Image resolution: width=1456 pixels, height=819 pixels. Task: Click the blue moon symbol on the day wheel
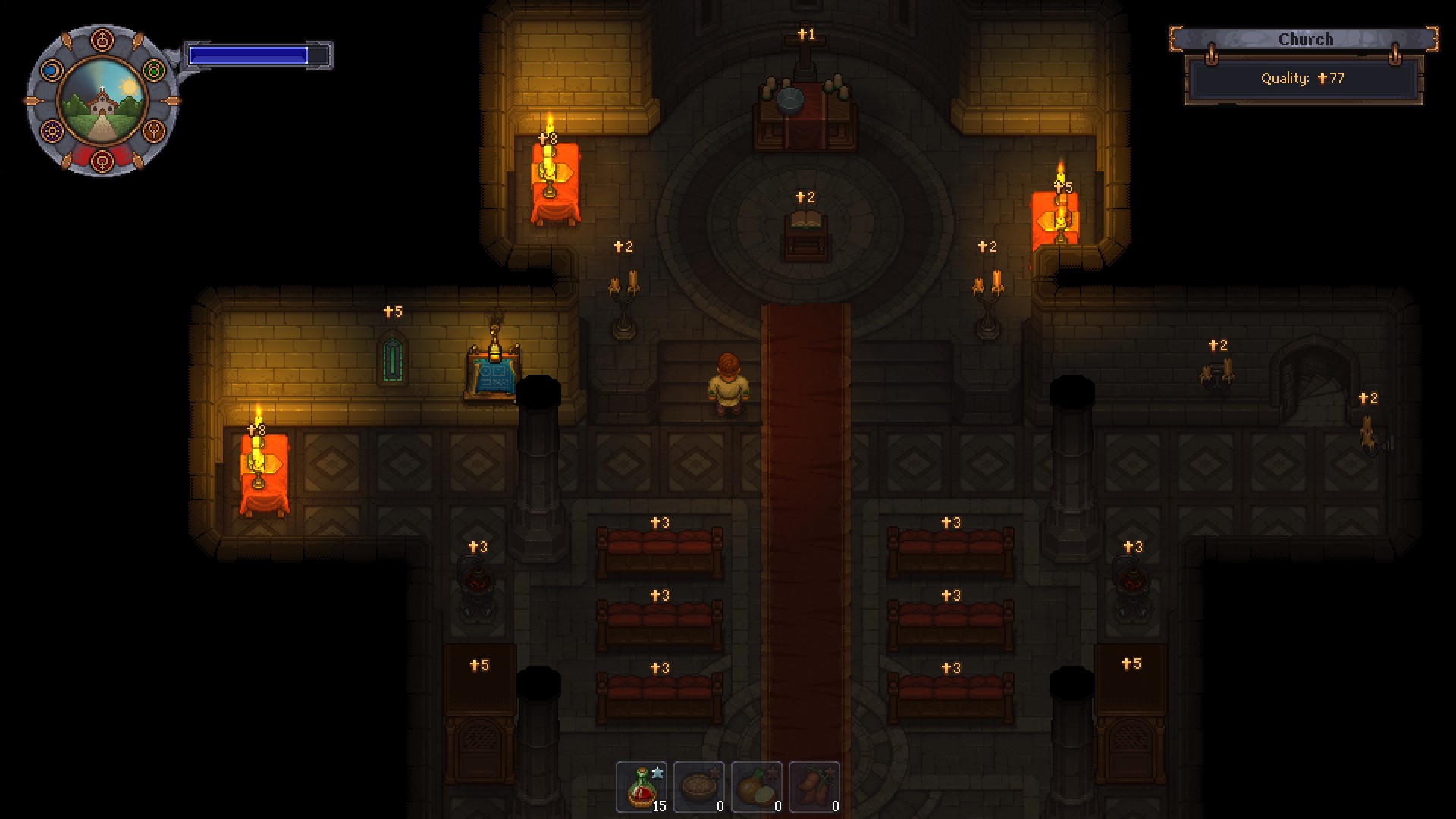(x=52, y=70)
